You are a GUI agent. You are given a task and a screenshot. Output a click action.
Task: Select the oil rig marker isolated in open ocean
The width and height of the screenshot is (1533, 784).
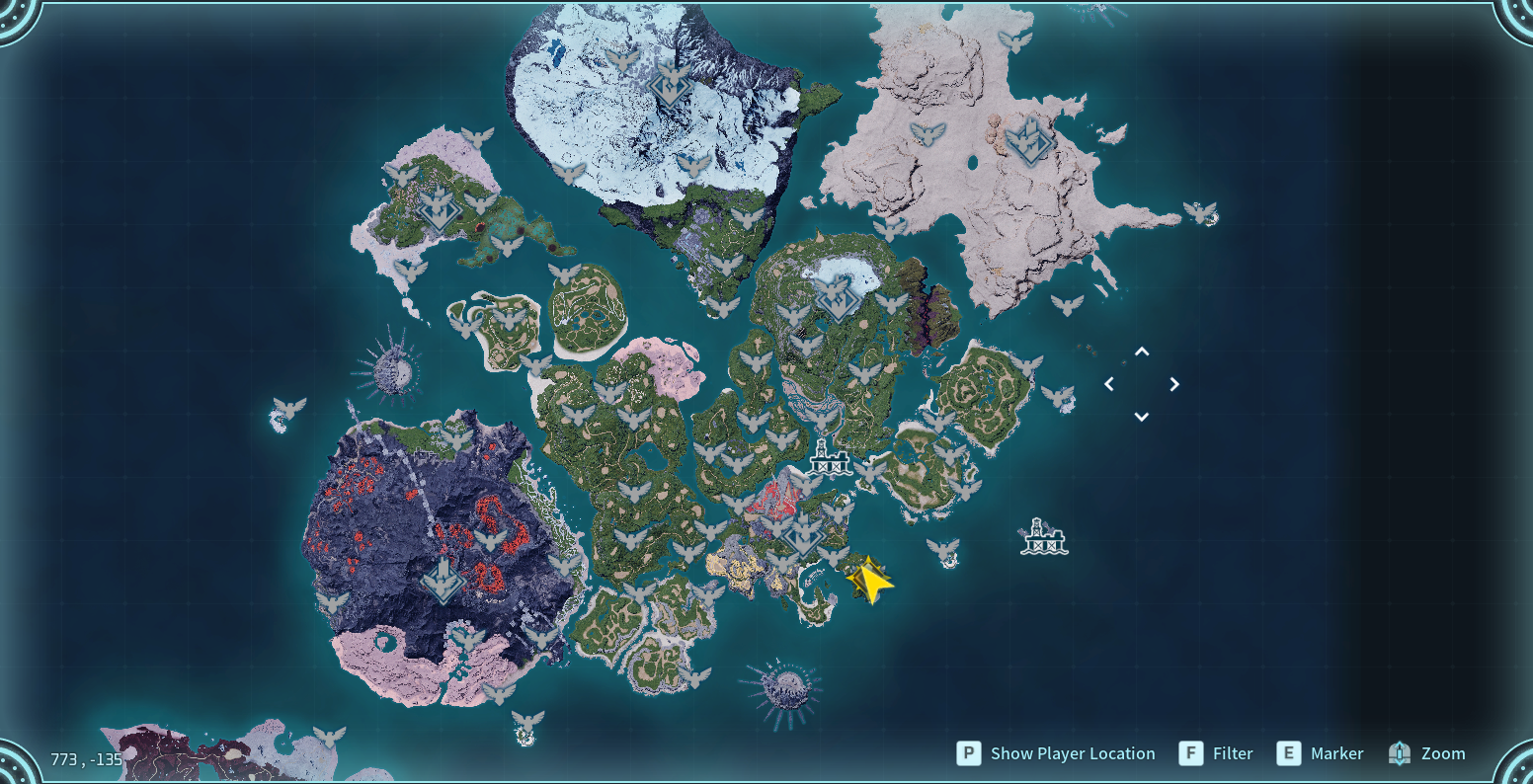click(x=1043, y=536)
